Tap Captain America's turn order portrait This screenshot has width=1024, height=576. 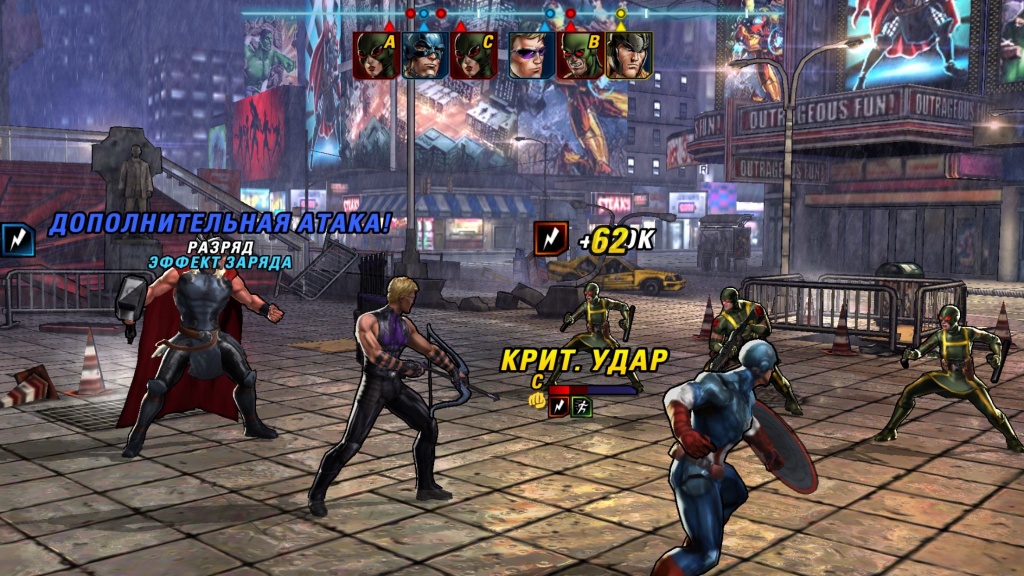[x=425, y=55]
